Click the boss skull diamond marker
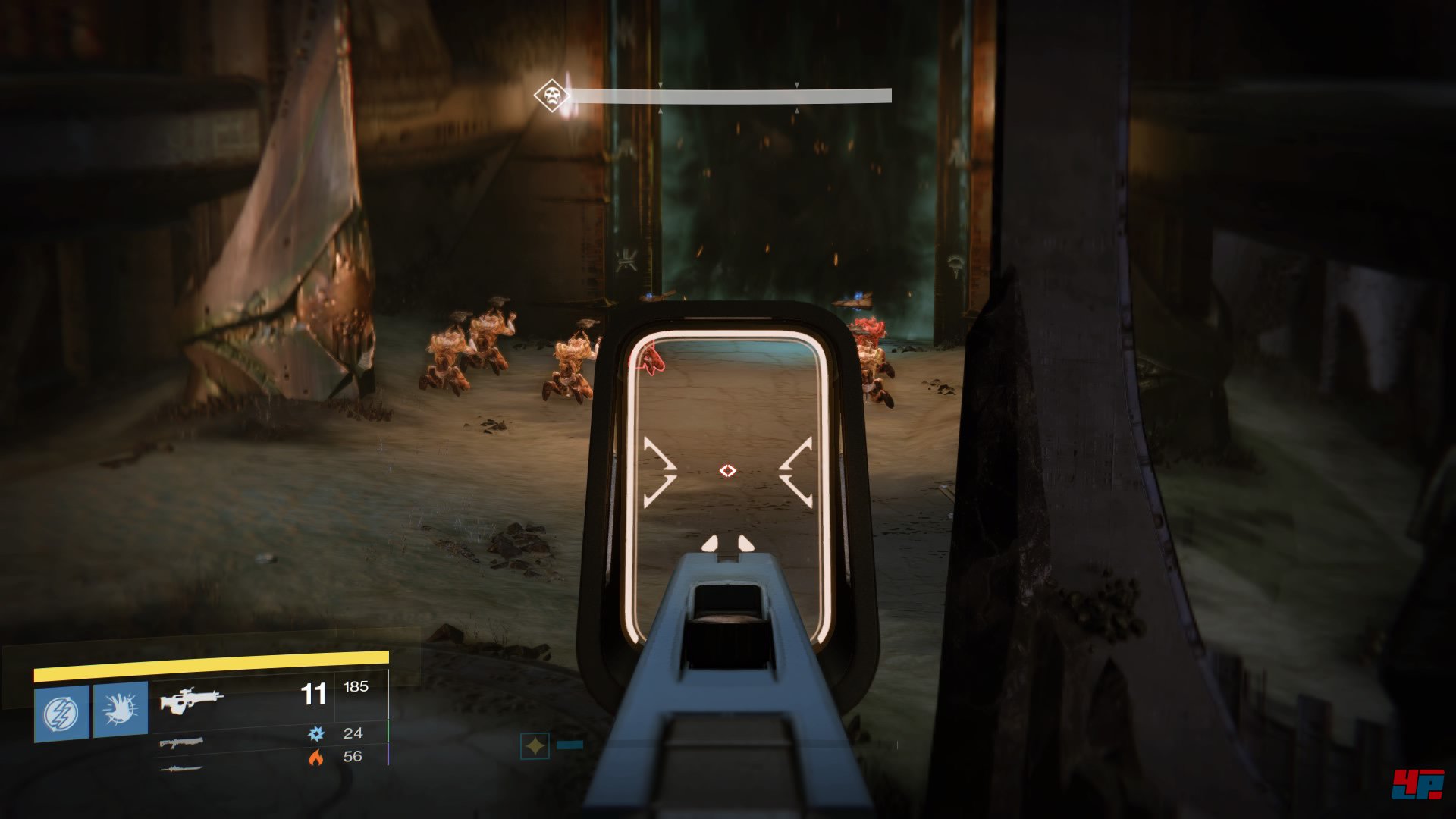This screenshot has height=819, width=1456. pyautogui.click(x=551, y=96)
